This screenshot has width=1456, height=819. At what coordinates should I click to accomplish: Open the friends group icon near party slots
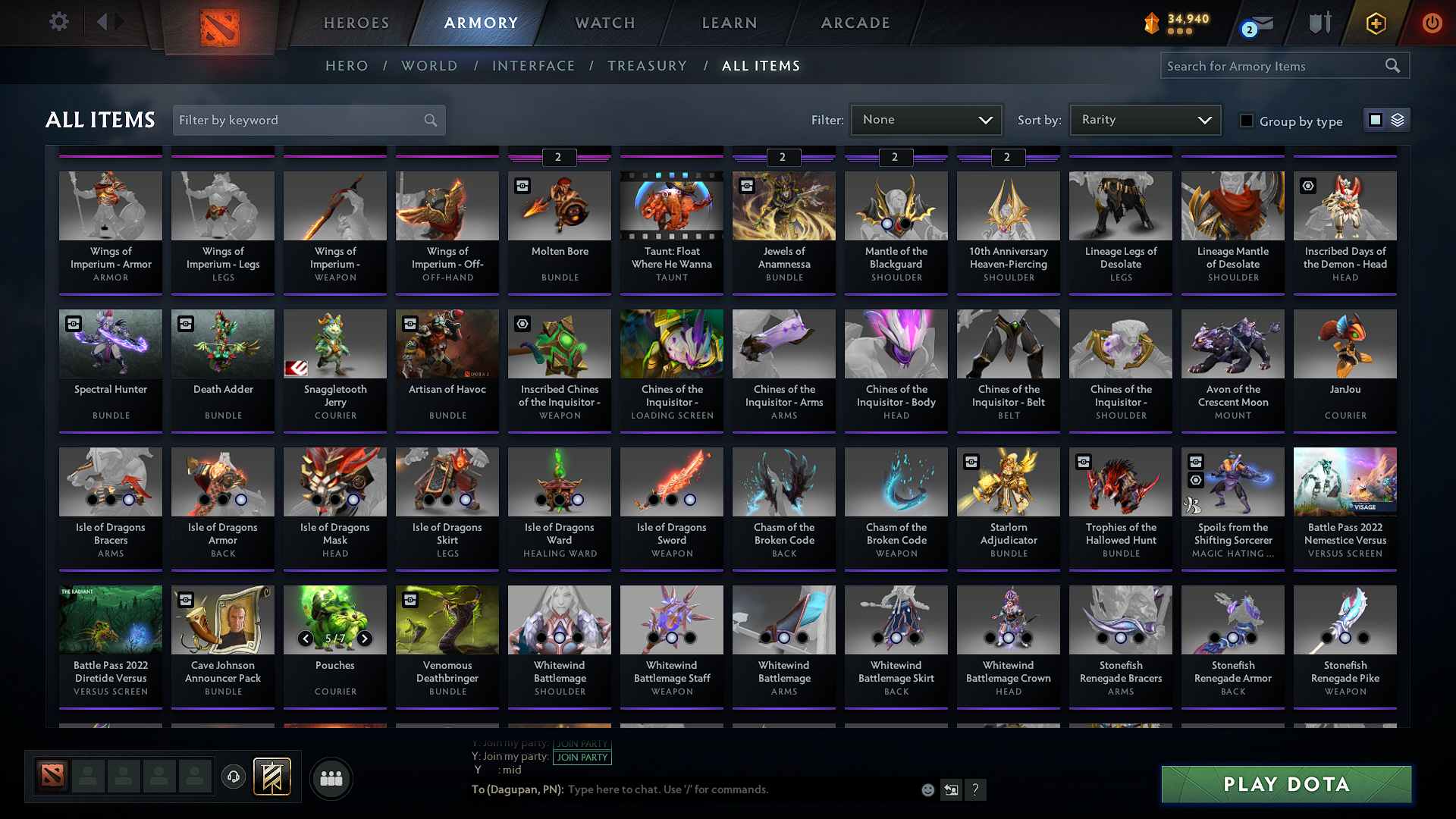tap(330, 778)
